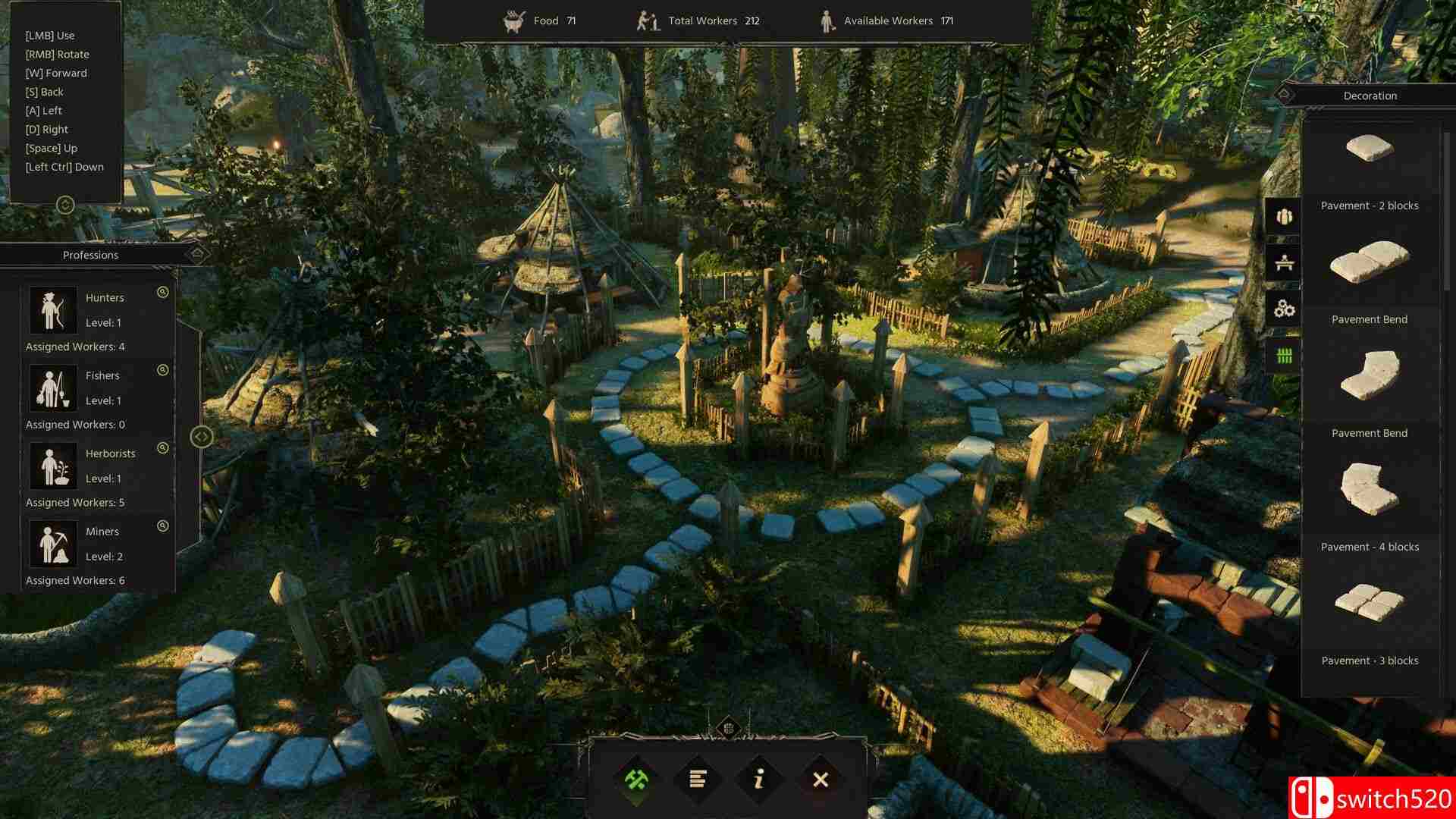Image resolution: width=1456 pixels, height=819 pixels.
Task: Show the information panel
Action: coord(759,779)
